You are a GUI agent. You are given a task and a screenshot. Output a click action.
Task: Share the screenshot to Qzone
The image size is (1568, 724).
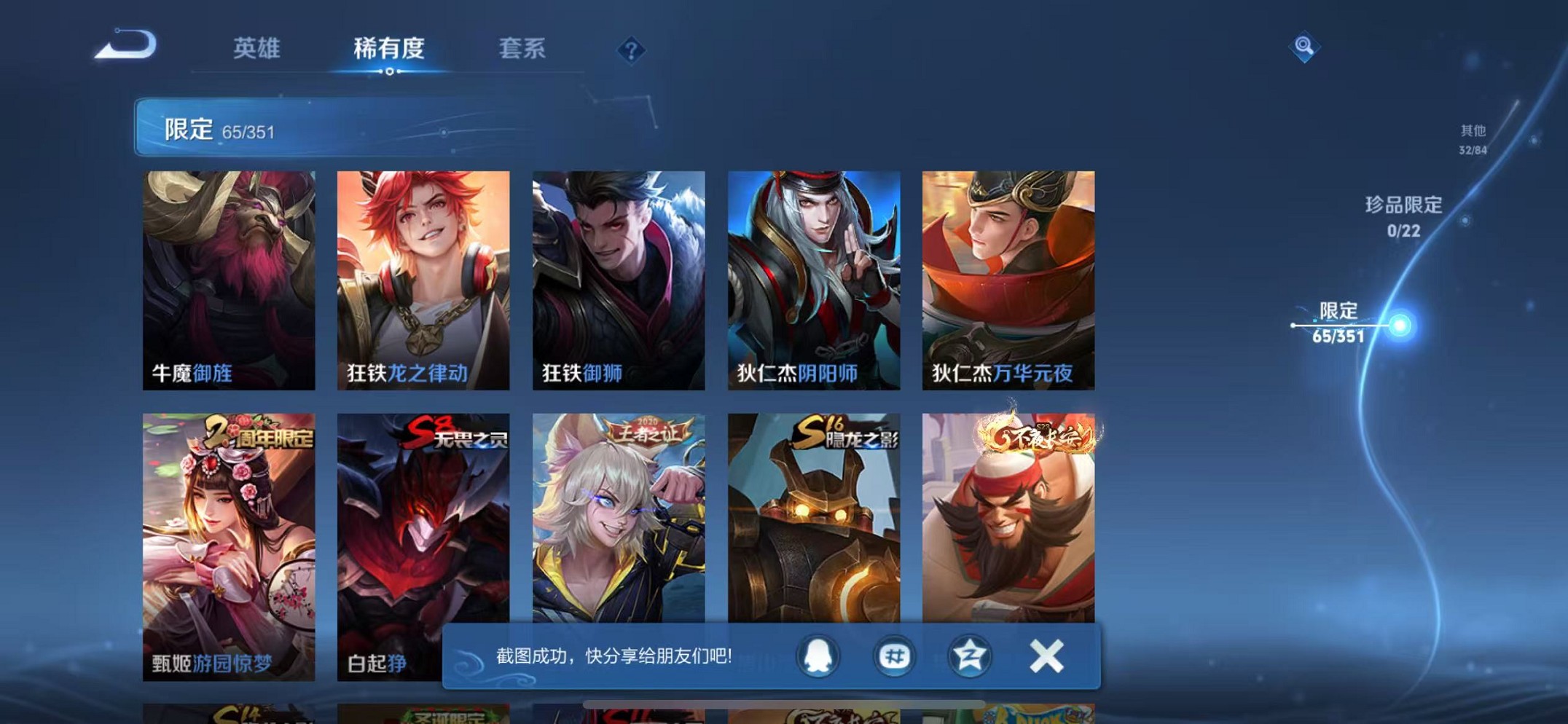click(x=971, y=656)
